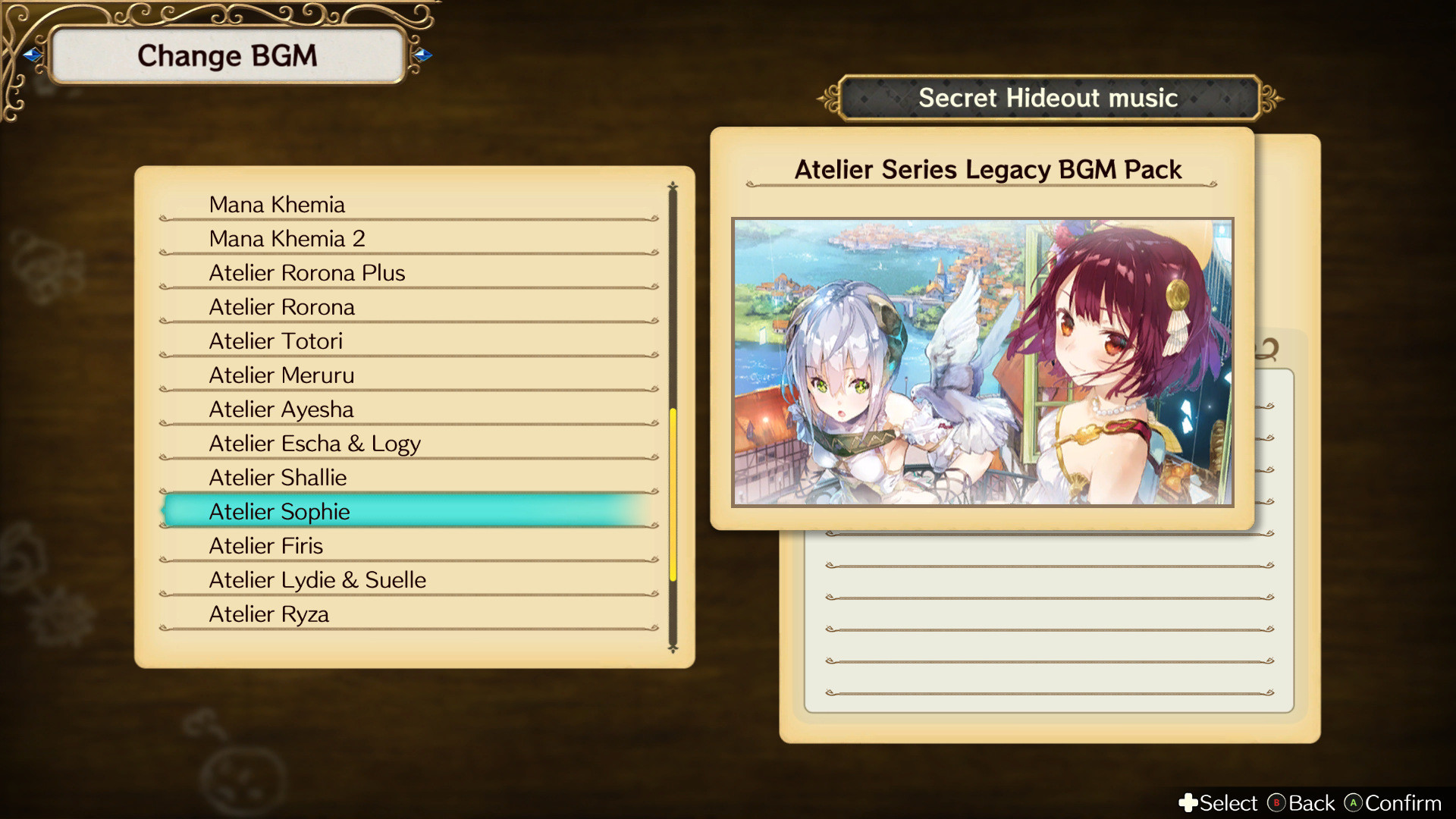Choose Atelier Lydie & Suelle from the list
This screenshot has height=819, width=1456.
tap(318, 579)
